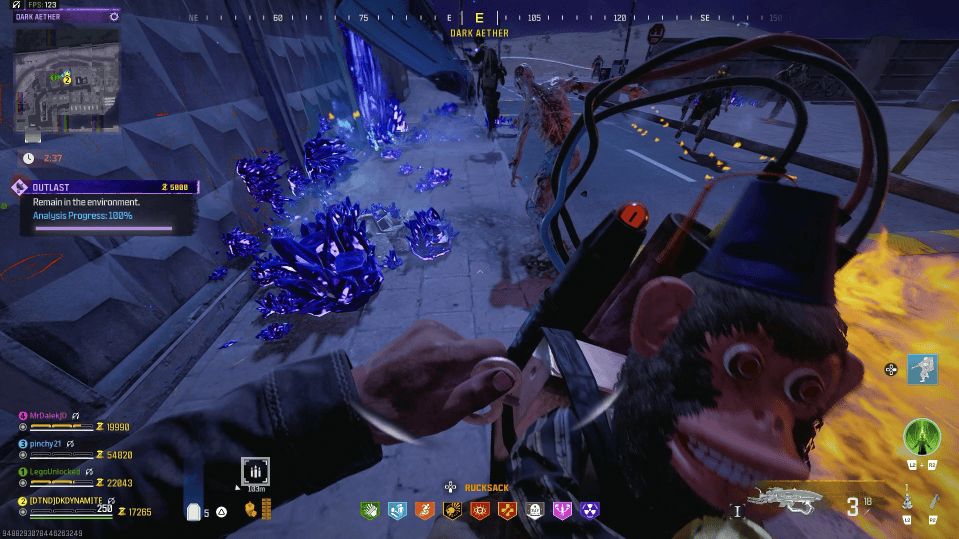Open the Dark Aether minimap
959x539 pixels.
67,78
